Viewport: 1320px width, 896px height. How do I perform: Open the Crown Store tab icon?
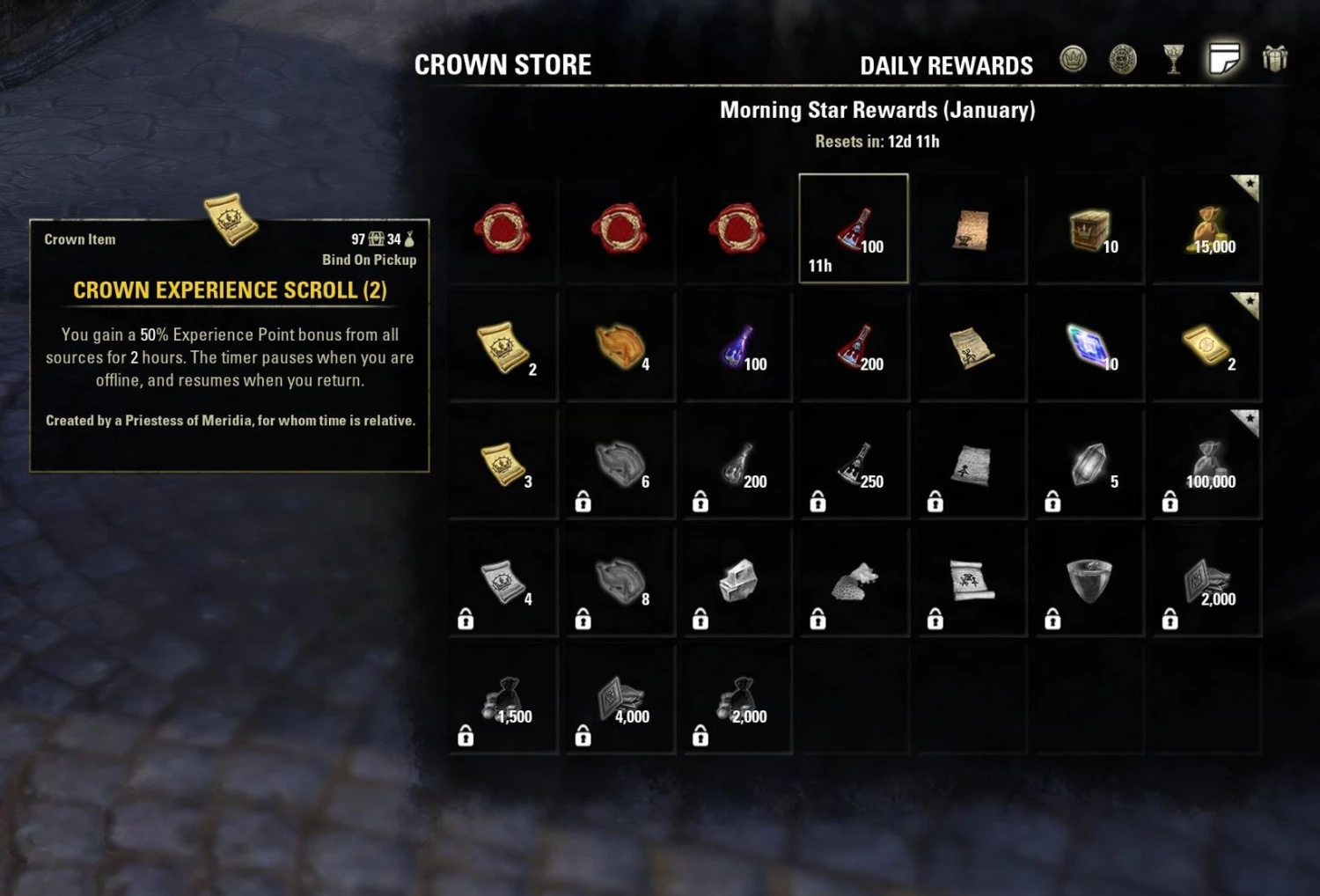[1073, 60]
